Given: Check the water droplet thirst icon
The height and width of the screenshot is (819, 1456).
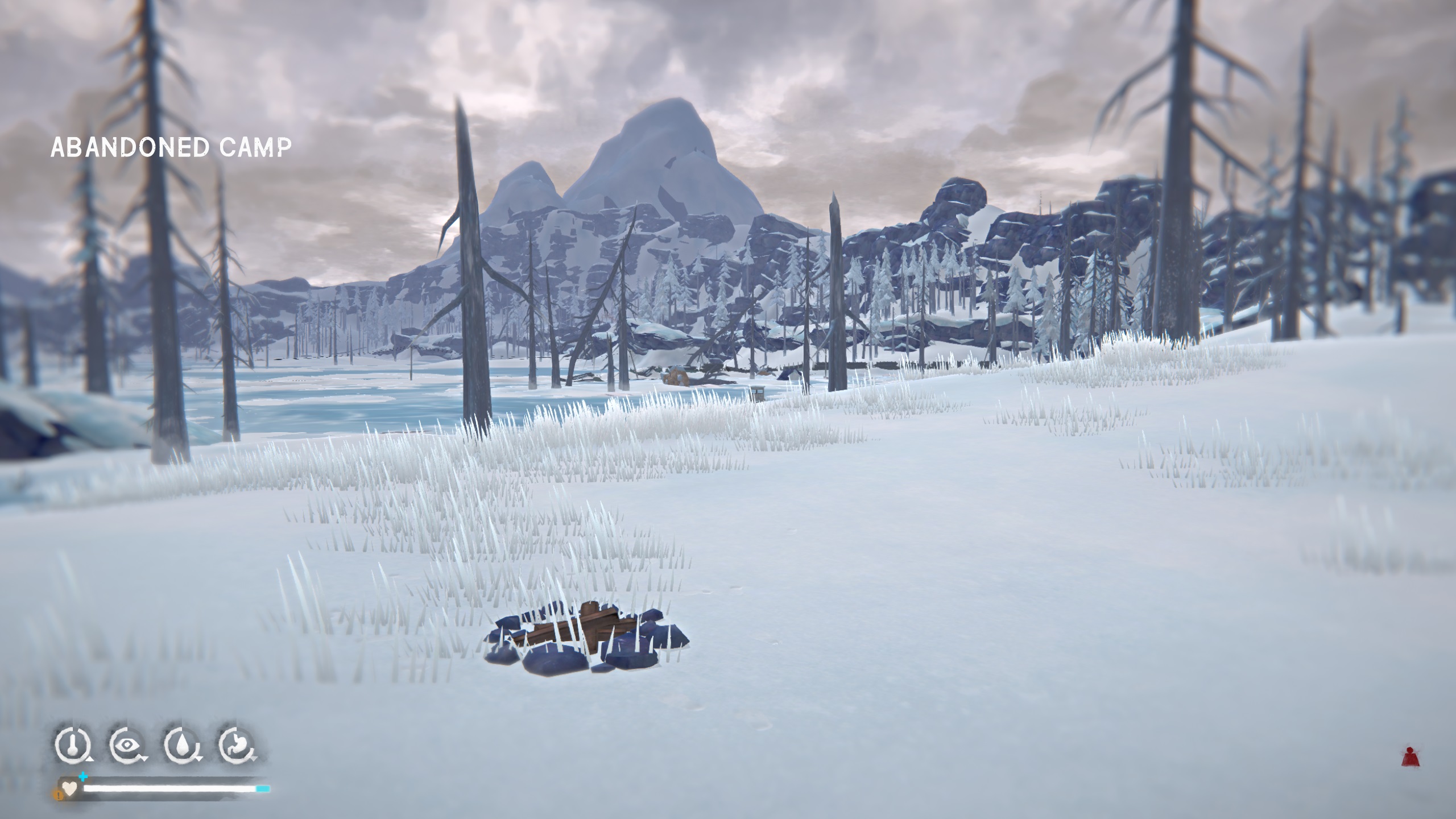Looking at the screenshot, I should pyautogui.click(x=181, y=744).
